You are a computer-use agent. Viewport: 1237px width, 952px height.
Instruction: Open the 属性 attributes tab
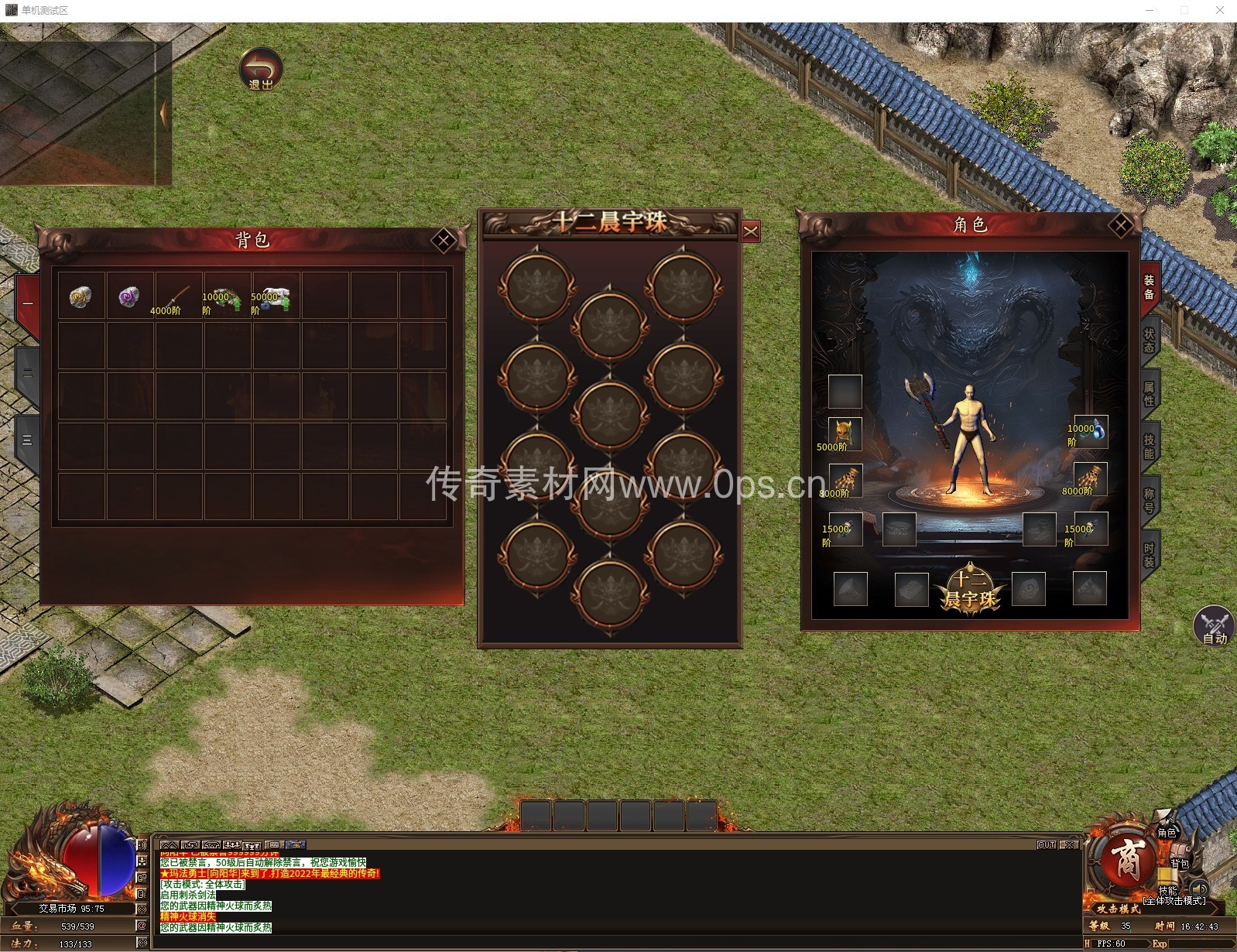point(1150,393)
